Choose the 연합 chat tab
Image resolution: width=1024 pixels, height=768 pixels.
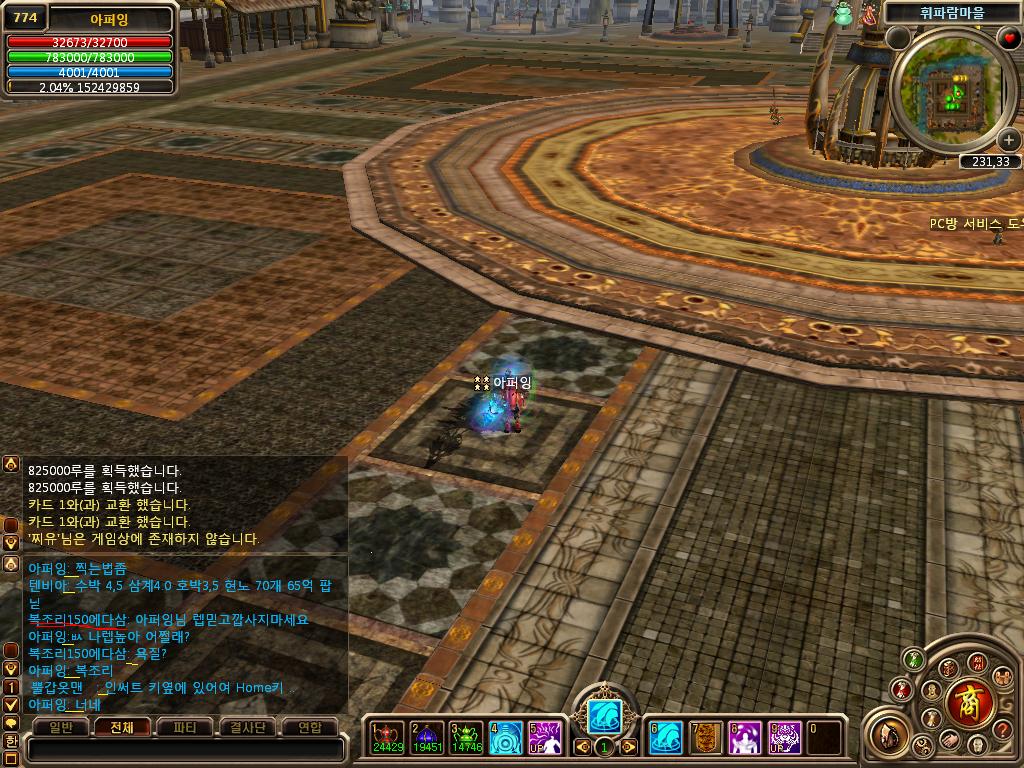pyautogui.click(x=309, y=727)
